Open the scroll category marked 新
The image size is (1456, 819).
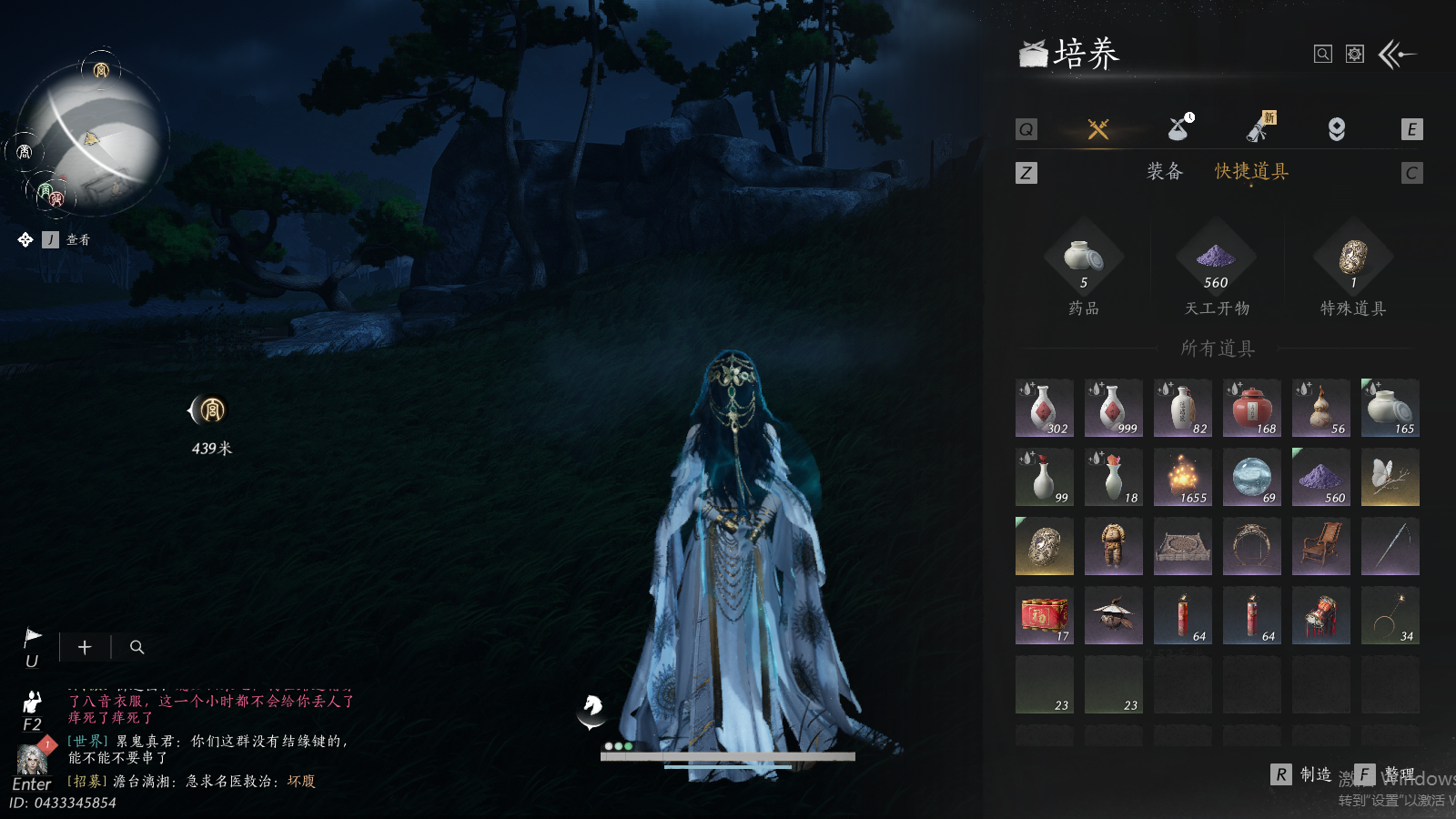pyautogui.click(x=1259, y=128)
